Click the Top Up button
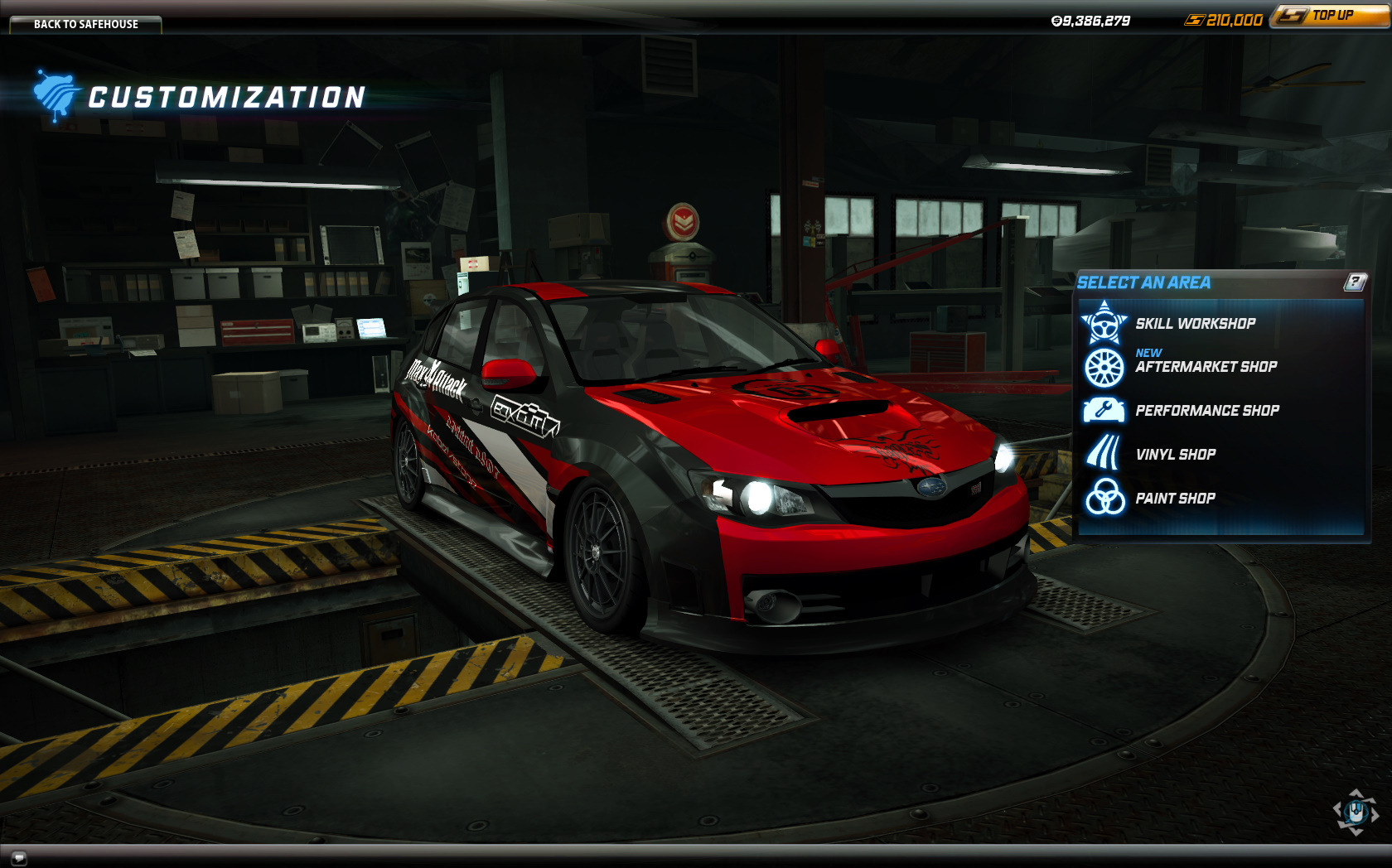Image resolution: width=1392 pixels, height=868 pixels. 1330,16
